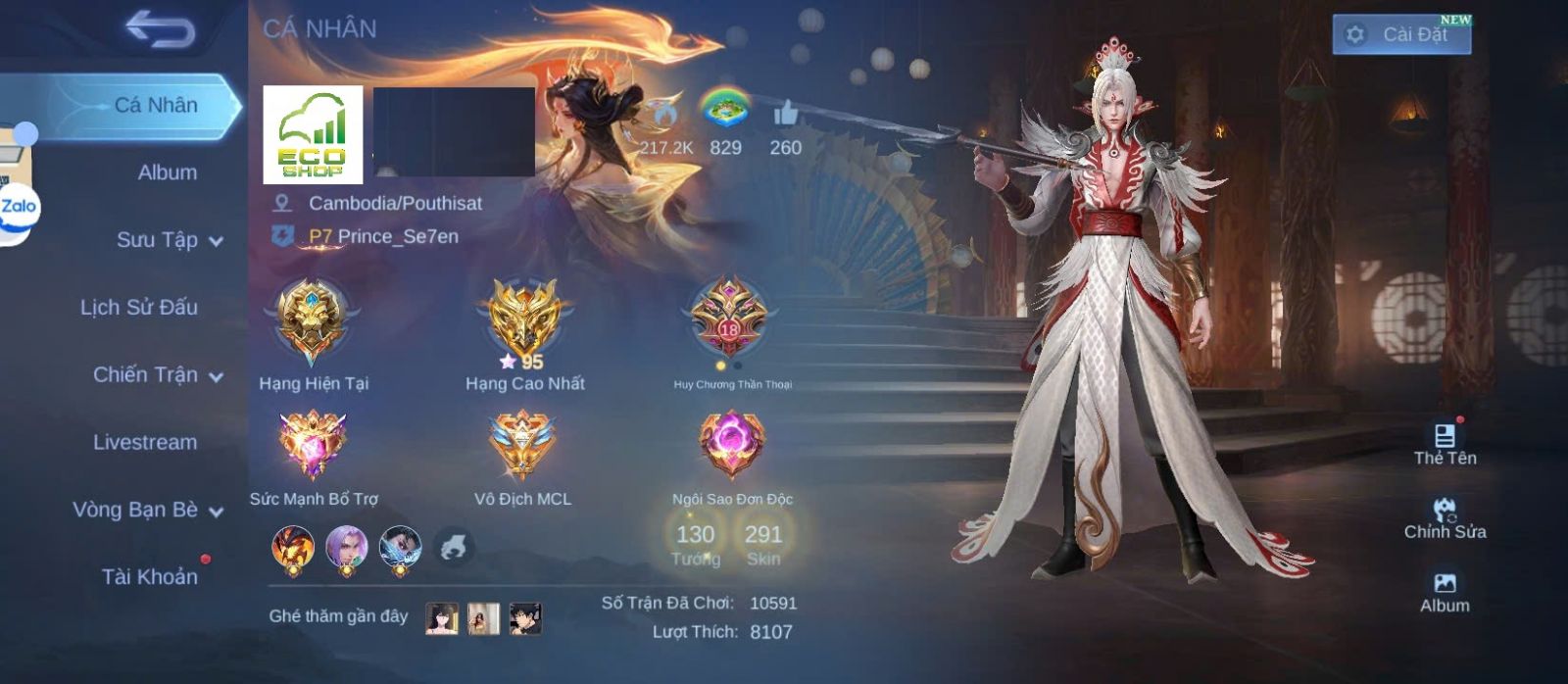
Task: Open the Album menu entry in the sidebar
Action: point(167,172)
